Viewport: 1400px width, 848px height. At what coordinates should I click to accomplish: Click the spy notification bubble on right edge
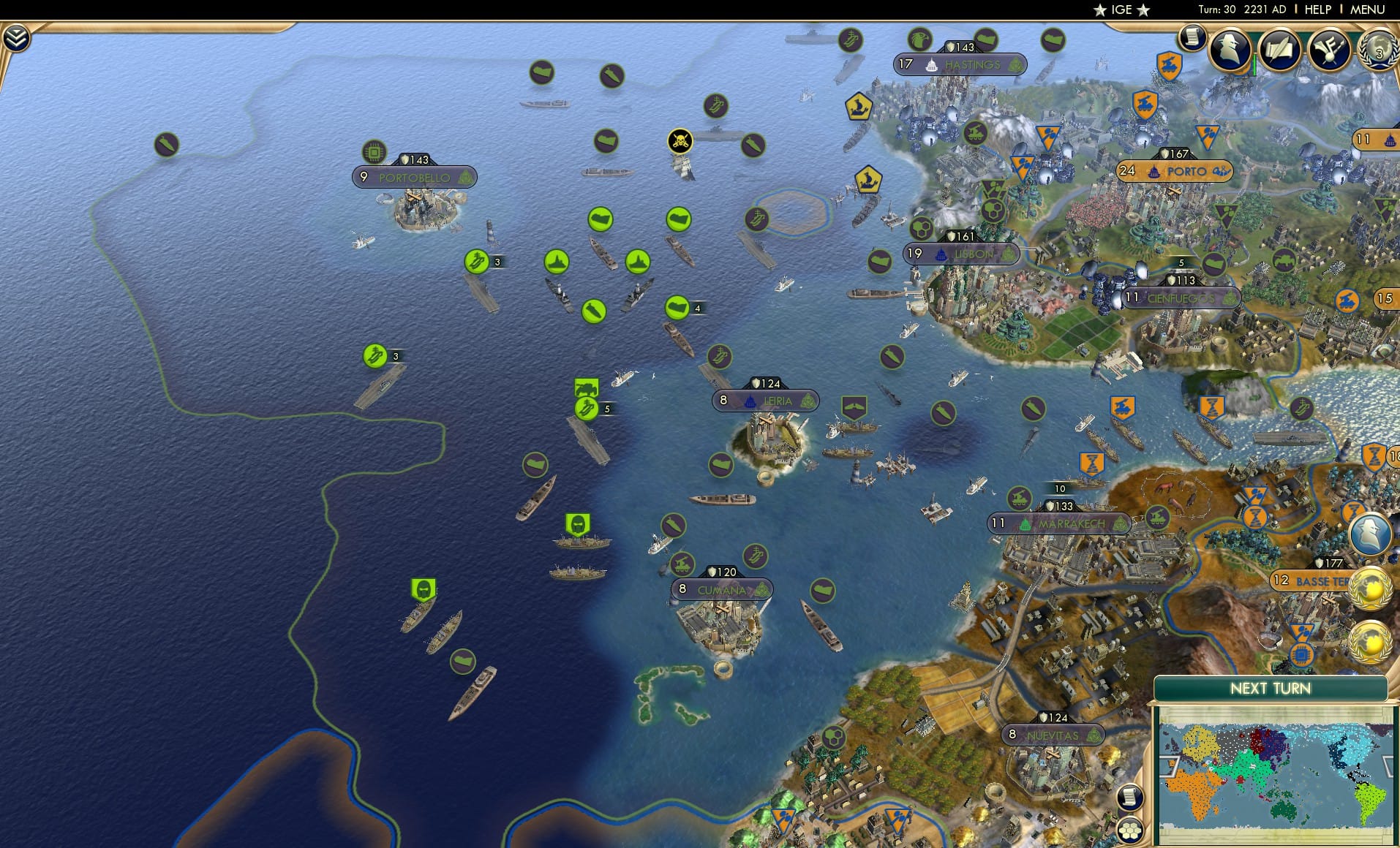click(x=1370, y=534)
